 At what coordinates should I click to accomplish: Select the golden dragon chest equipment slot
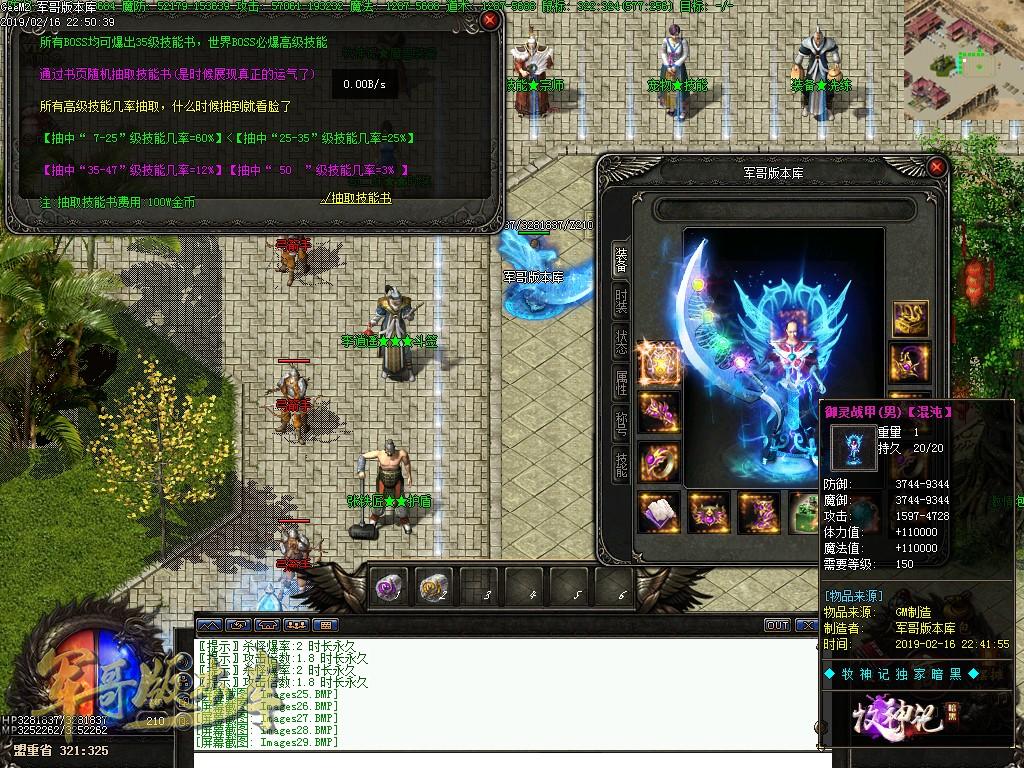(910, 319)
